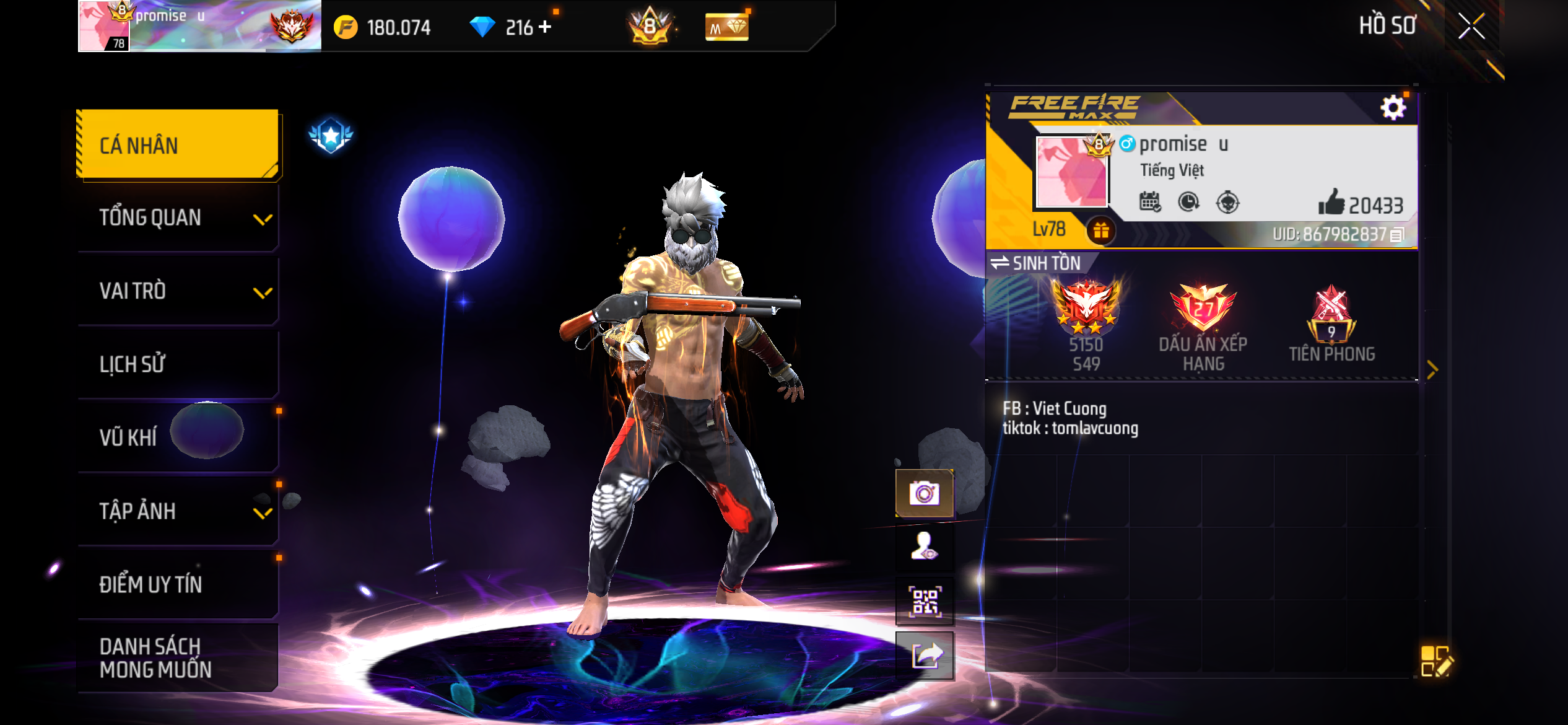Open the gift box icon beside Lv78
Screen dimensions: 1568x725
1100,231
